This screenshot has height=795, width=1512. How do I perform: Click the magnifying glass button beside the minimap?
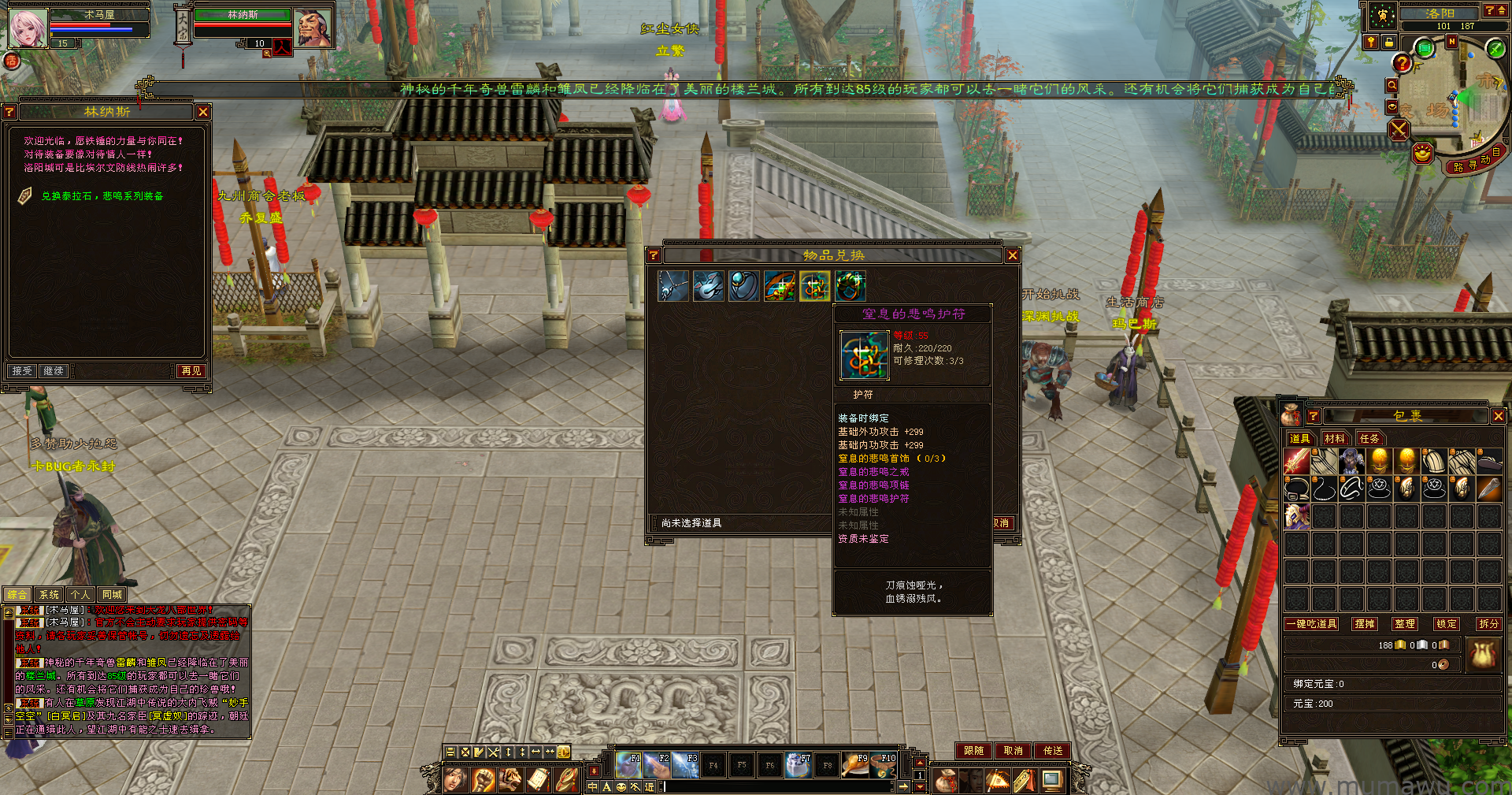click(x=1392, y=85)
